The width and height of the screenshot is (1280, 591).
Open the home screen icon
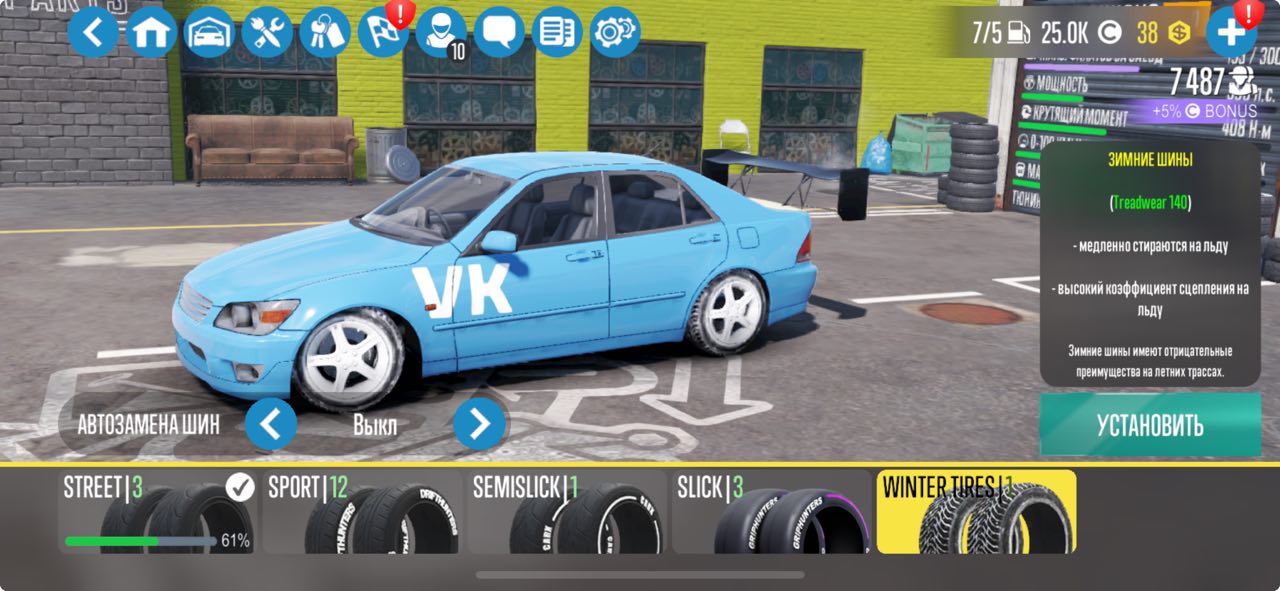point(152,32)
